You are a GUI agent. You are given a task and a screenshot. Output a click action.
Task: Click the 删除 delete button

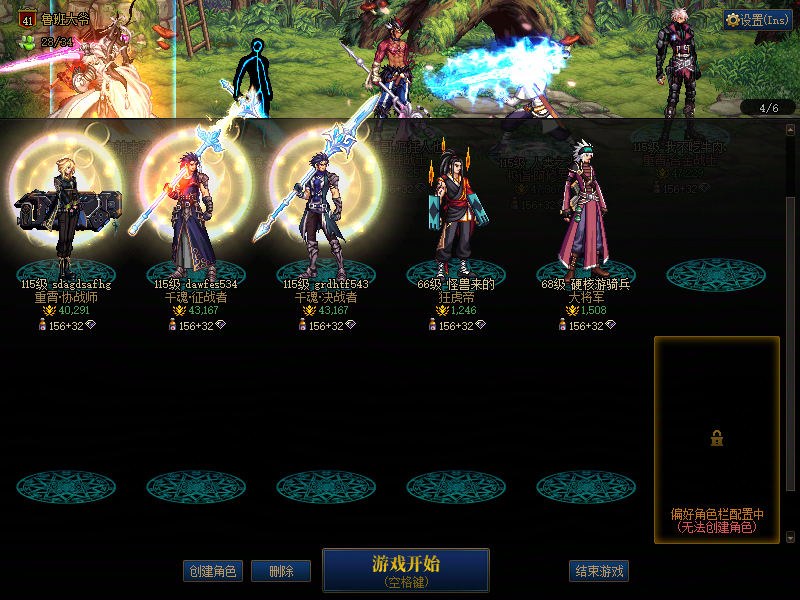[x=280, y=571]
